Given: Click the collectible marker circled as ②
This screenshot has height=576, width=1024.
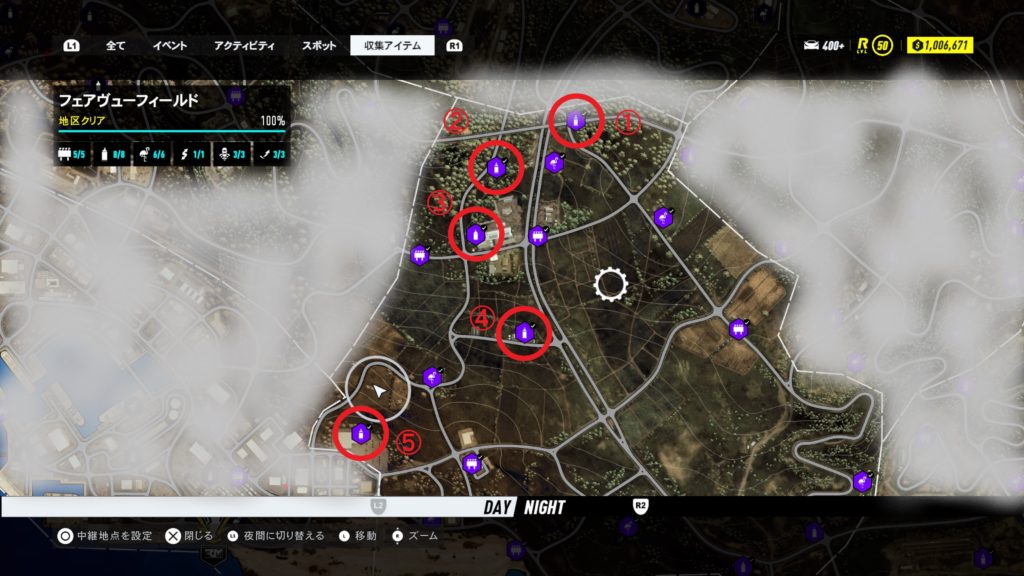Looking at the screenshot, I should pyautogui.click(x=496, y=167).
